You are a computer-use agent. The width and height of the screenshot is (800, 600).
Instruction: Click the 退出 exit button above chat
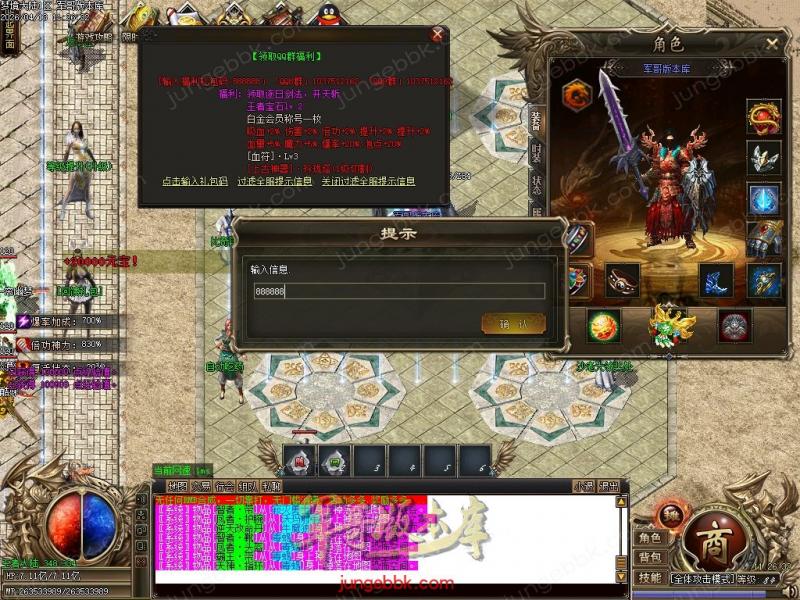(x=609, y=486)
